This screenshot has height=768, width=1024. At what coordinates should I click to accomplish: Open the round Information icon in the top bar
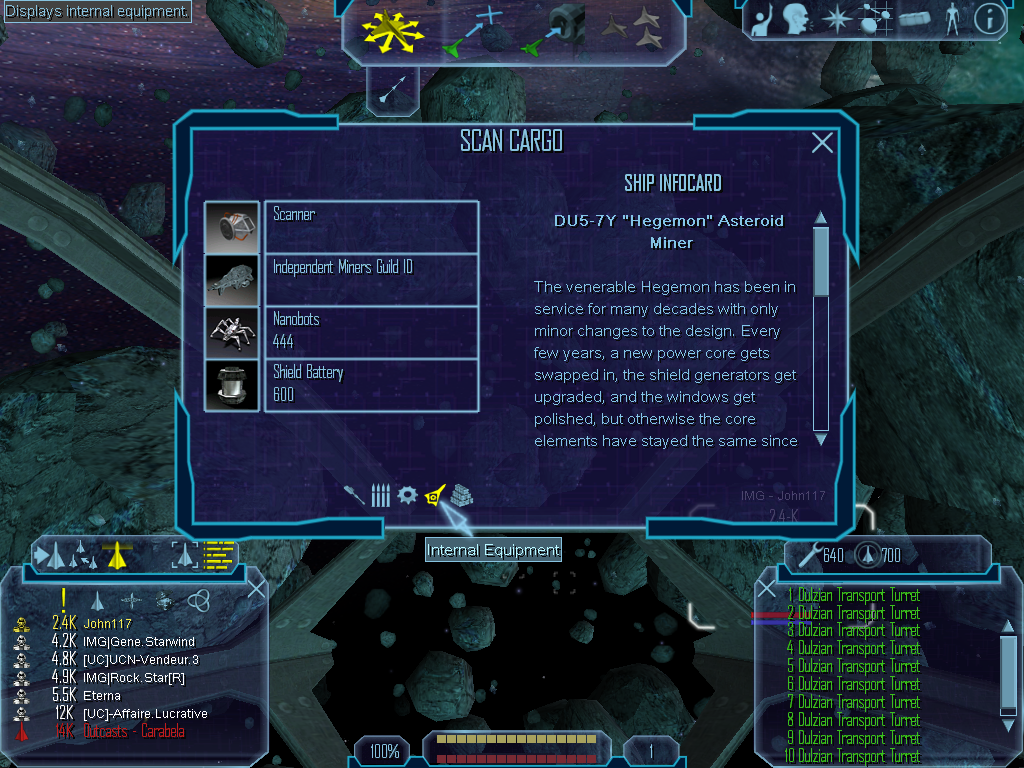(989, 19)
